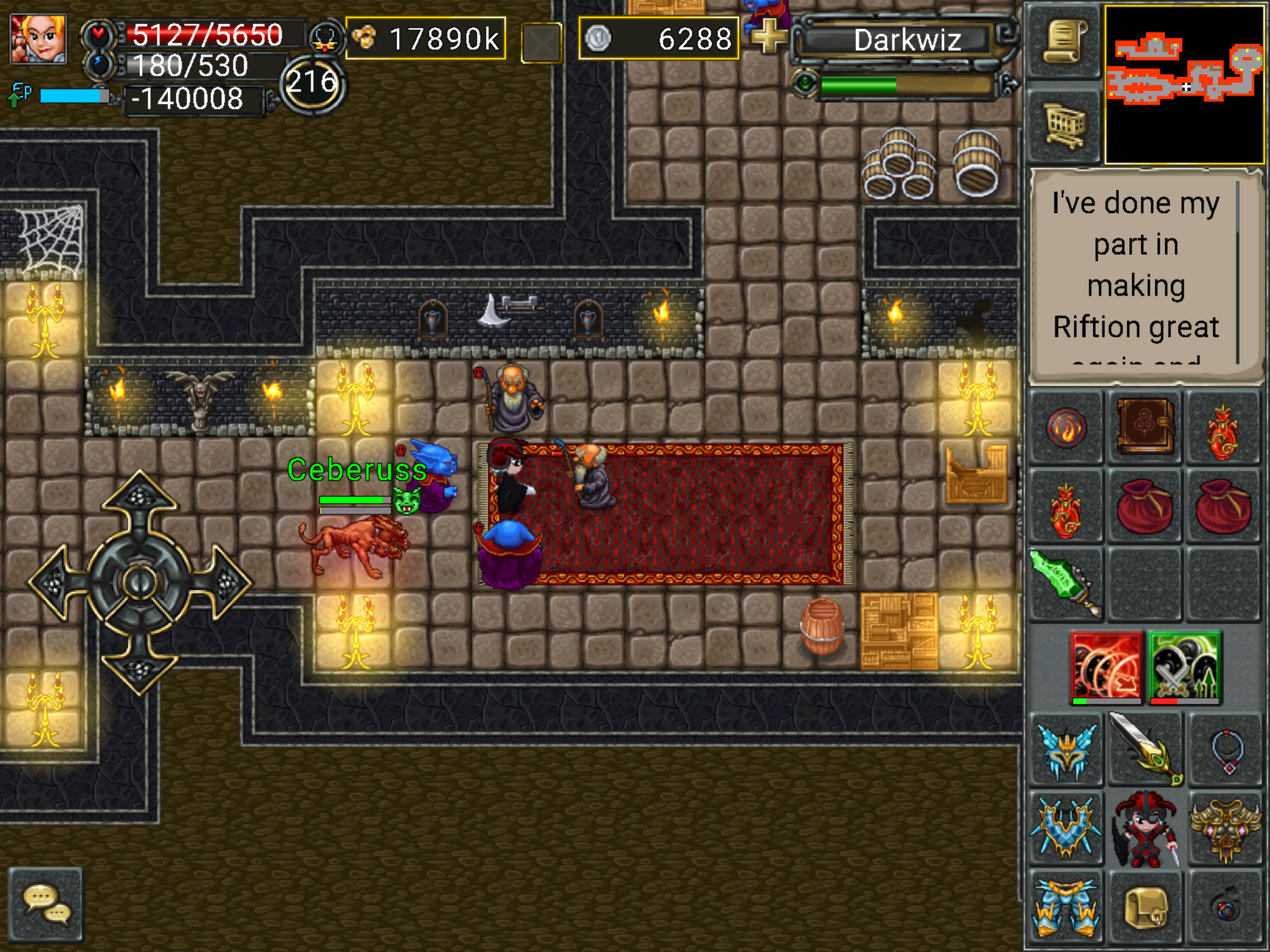The image size is (1270, 952).
Task: Select the equipped sword slot
Action: point(1145,749)
